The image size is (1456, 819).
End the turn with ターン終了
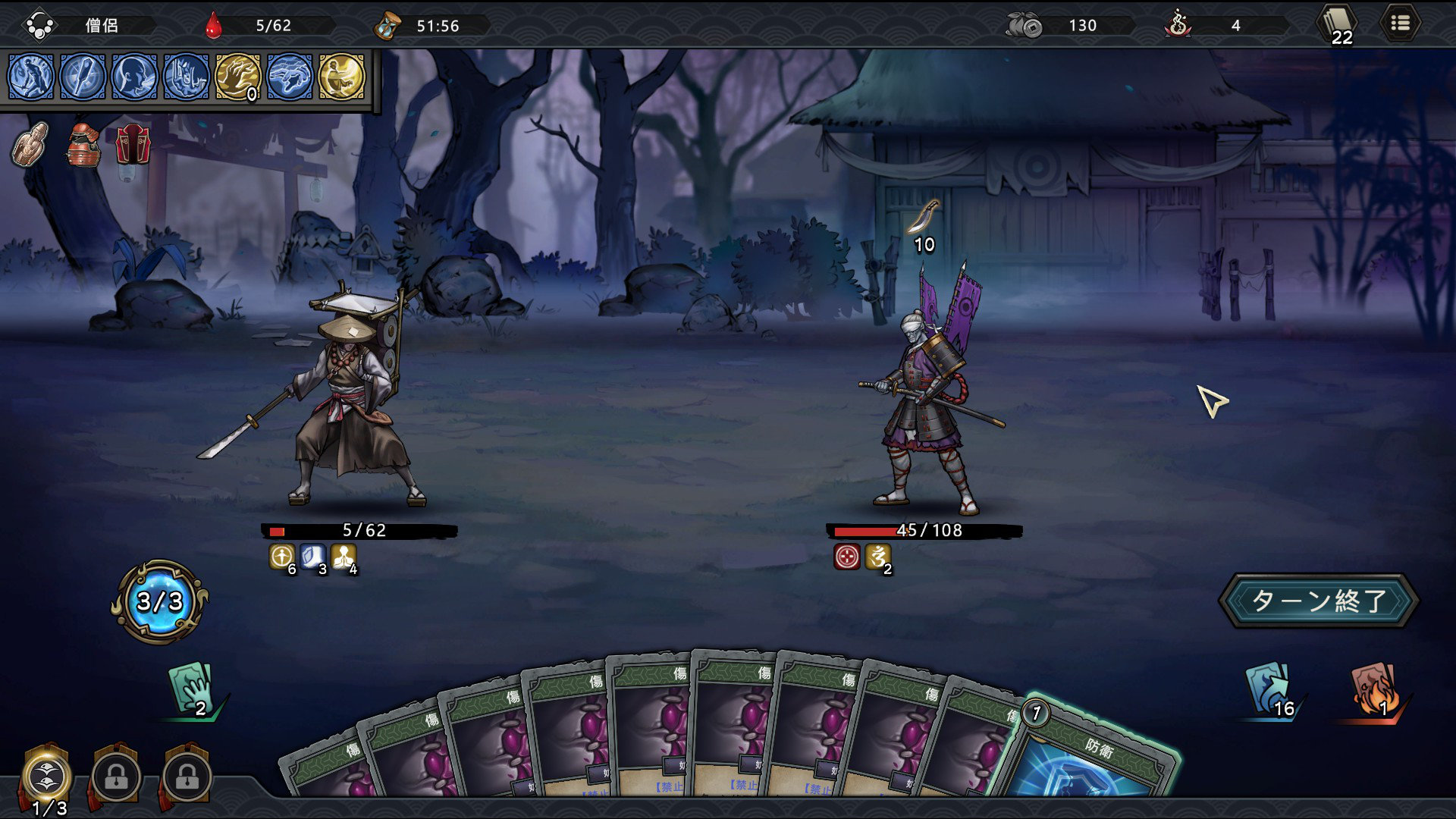1318,601
